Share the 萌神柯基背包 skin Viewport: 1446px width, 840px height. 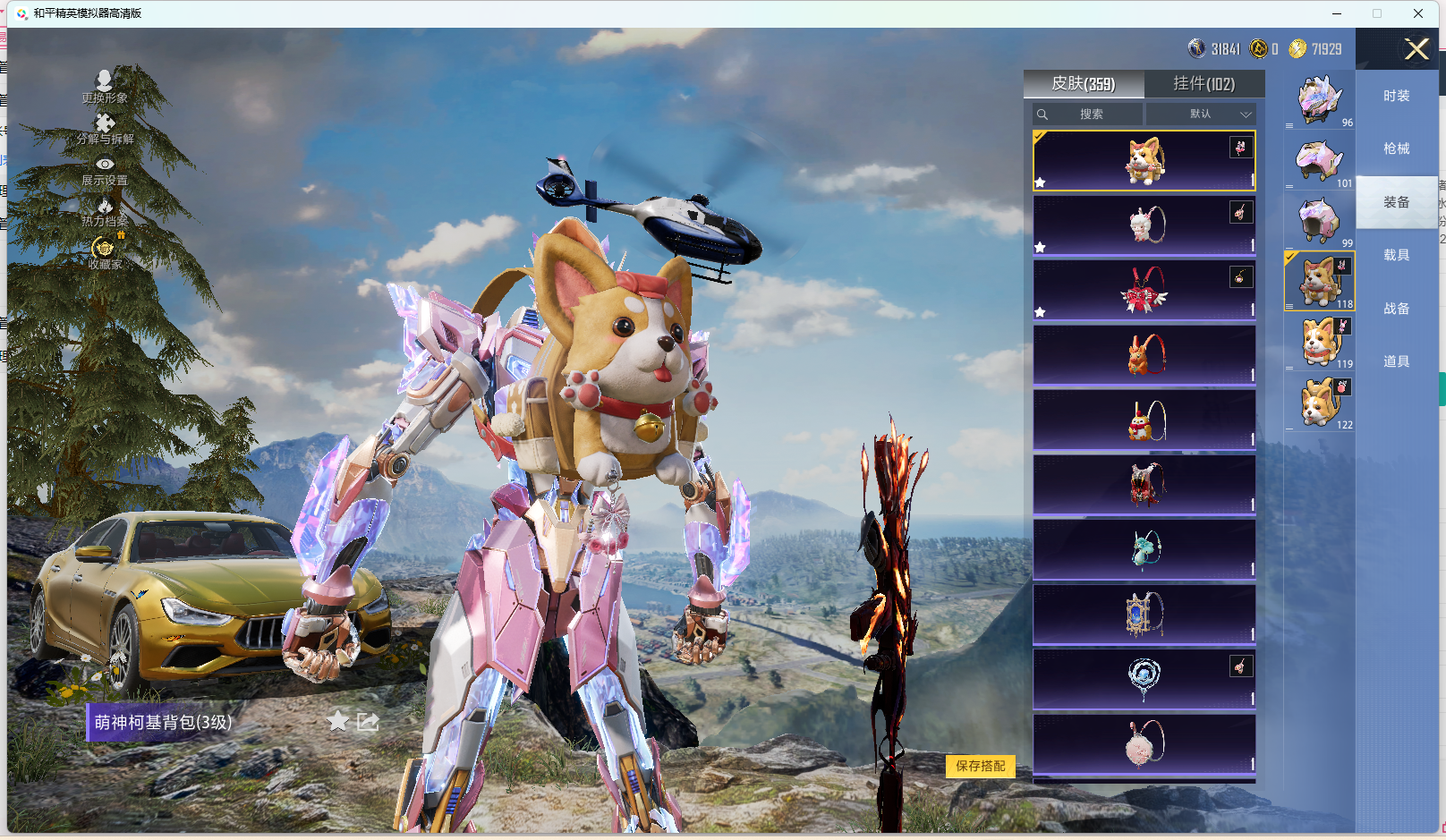pyautogui.click(x=368, y=721)
